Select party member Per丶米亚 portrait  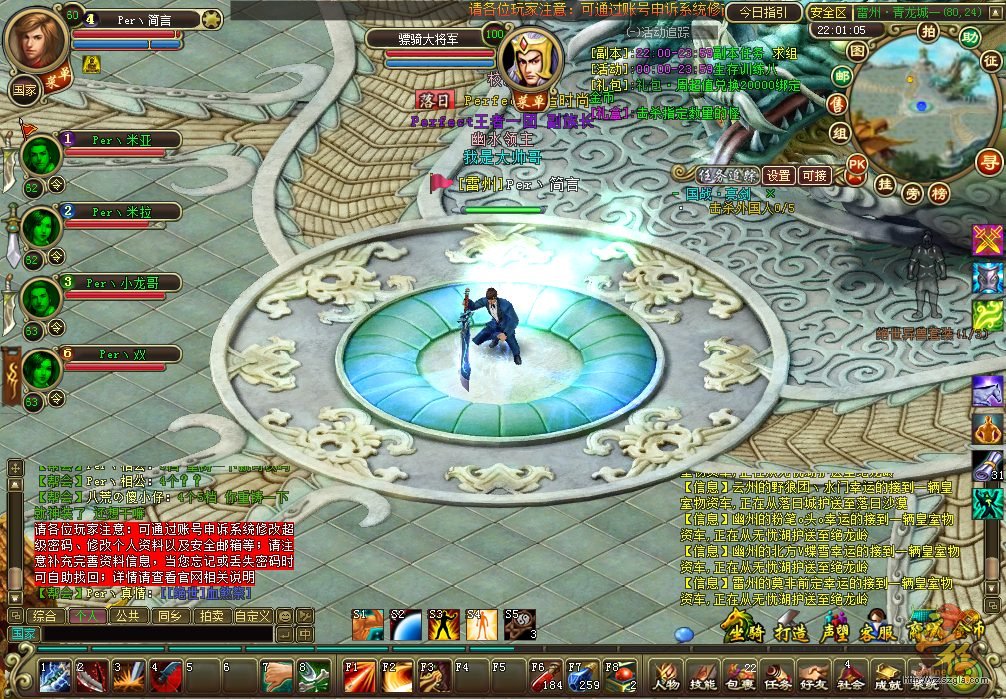click(42, 156)
